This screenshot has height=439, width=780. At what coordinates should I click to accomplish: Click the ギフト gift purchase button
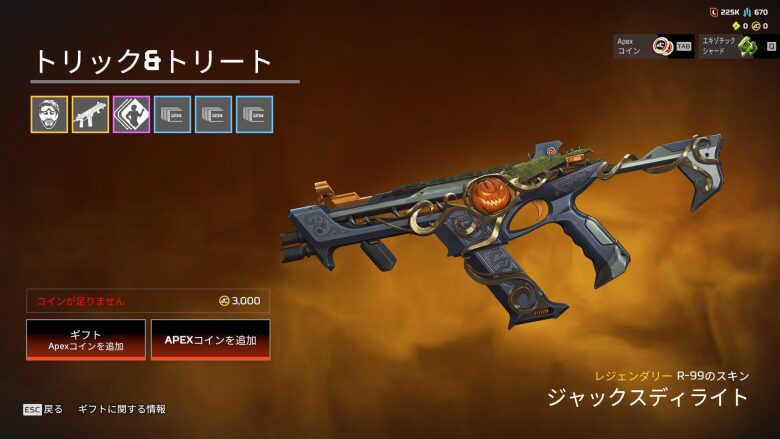[86, 340]
